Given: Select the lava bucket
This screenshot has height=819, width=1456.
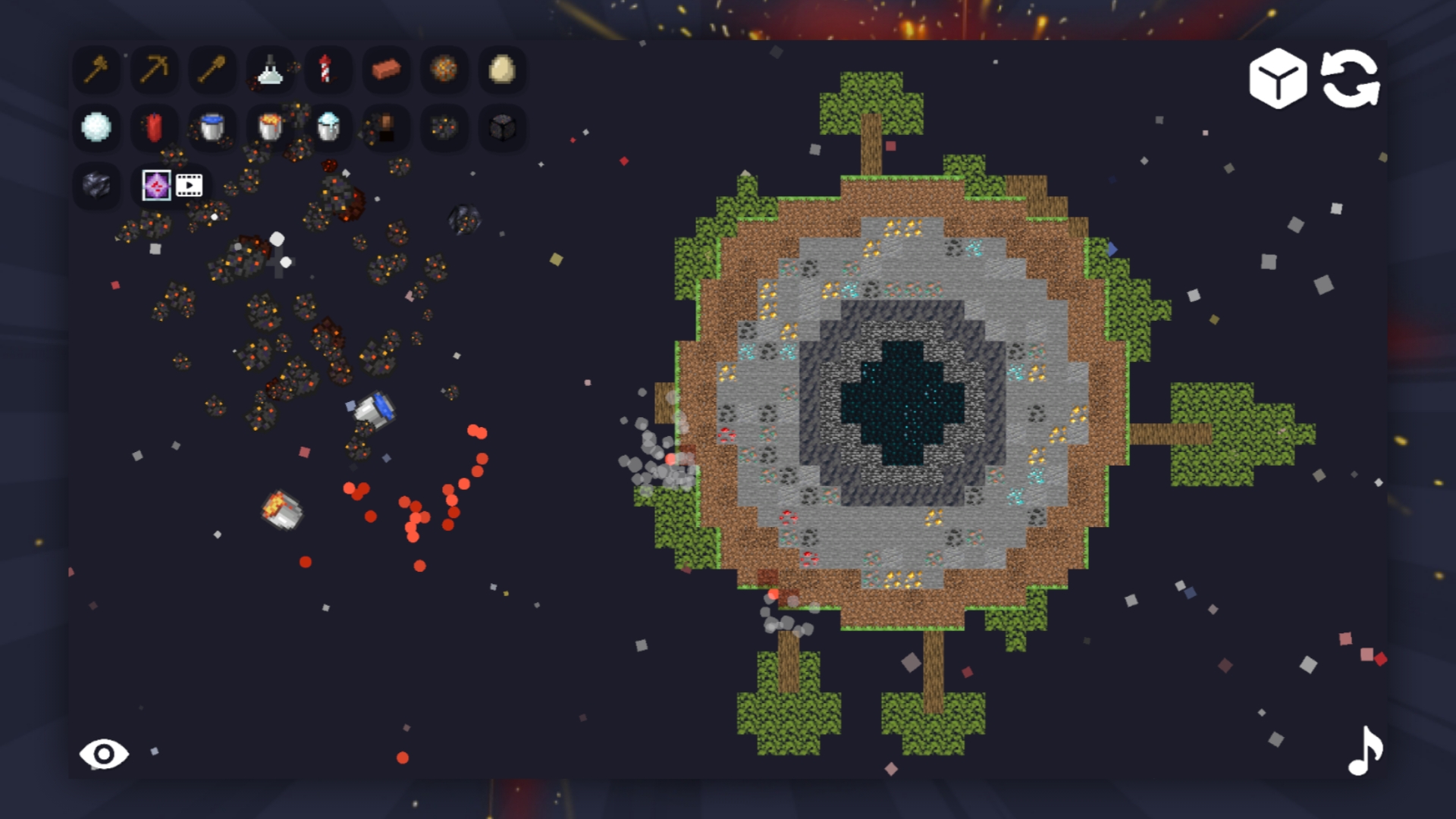Looking at the screenshot, I should 271,128.
